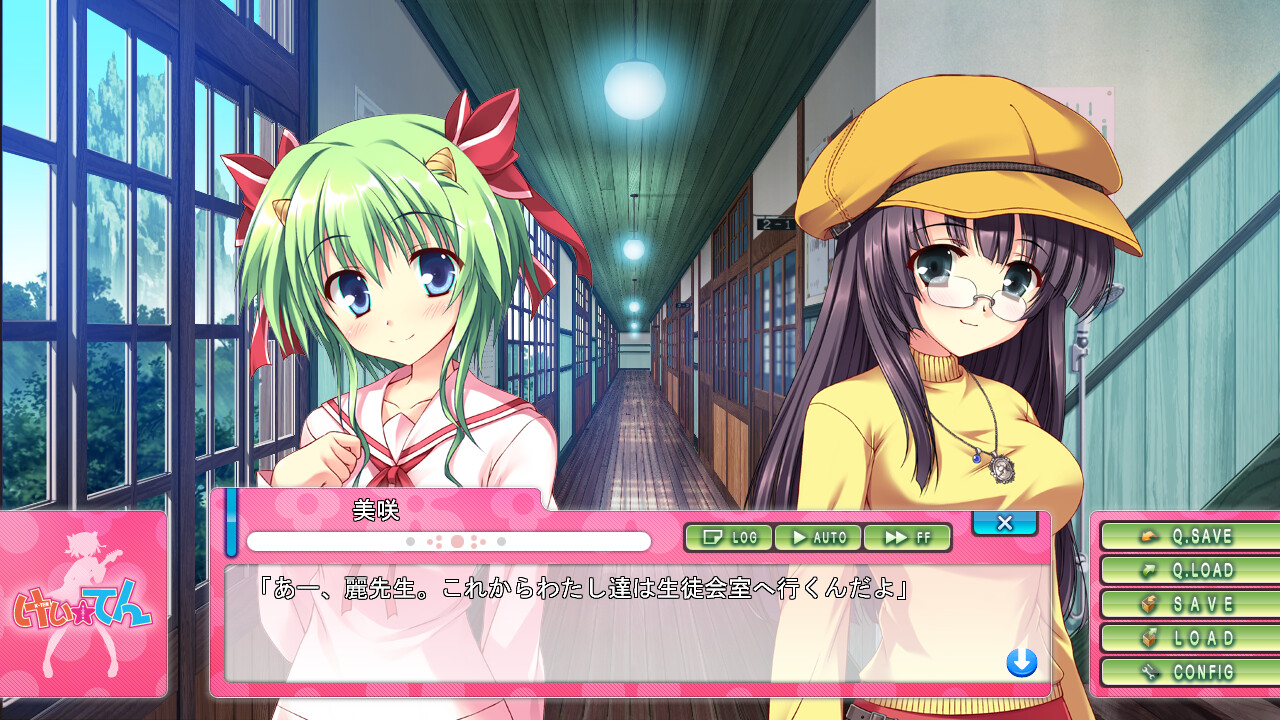Click the Q.SAVE quick save button

pos(1186,536)
